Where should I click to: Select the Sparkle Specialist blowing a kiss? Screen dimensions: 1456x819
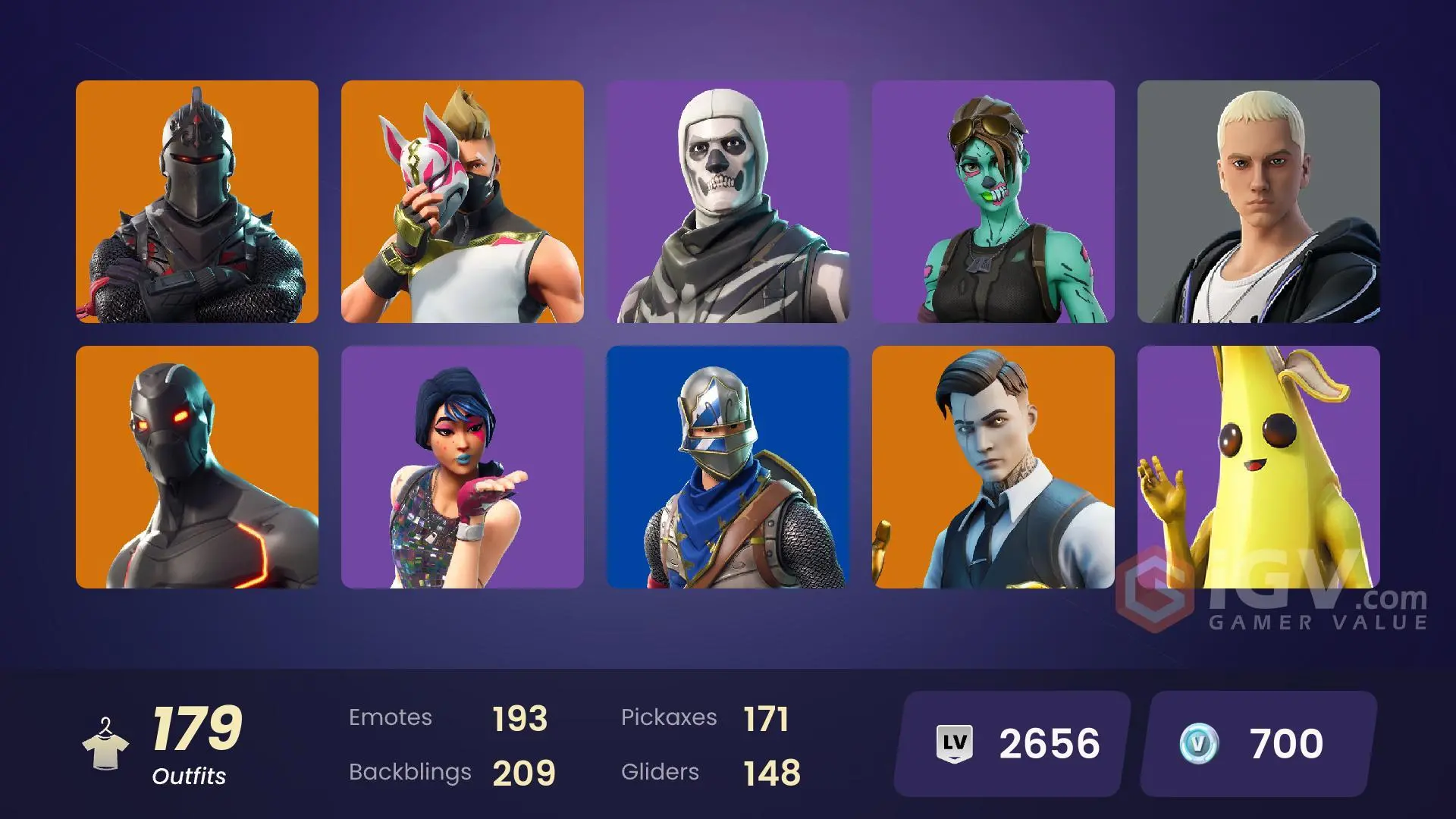(x=463, y=466)
